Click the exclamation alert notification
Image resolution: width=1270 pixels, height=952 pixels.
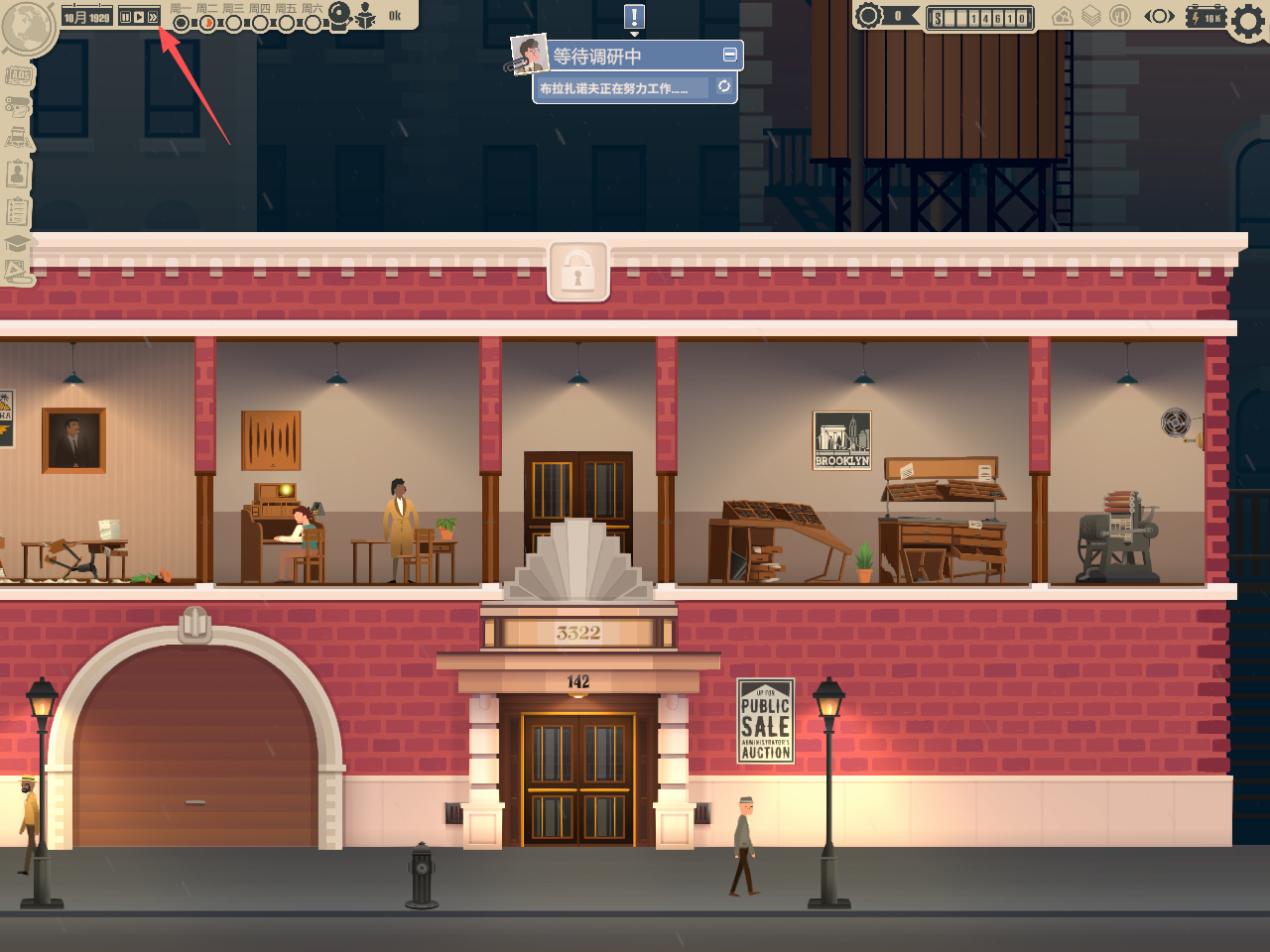pyautogui.click(x=635, y=17)
